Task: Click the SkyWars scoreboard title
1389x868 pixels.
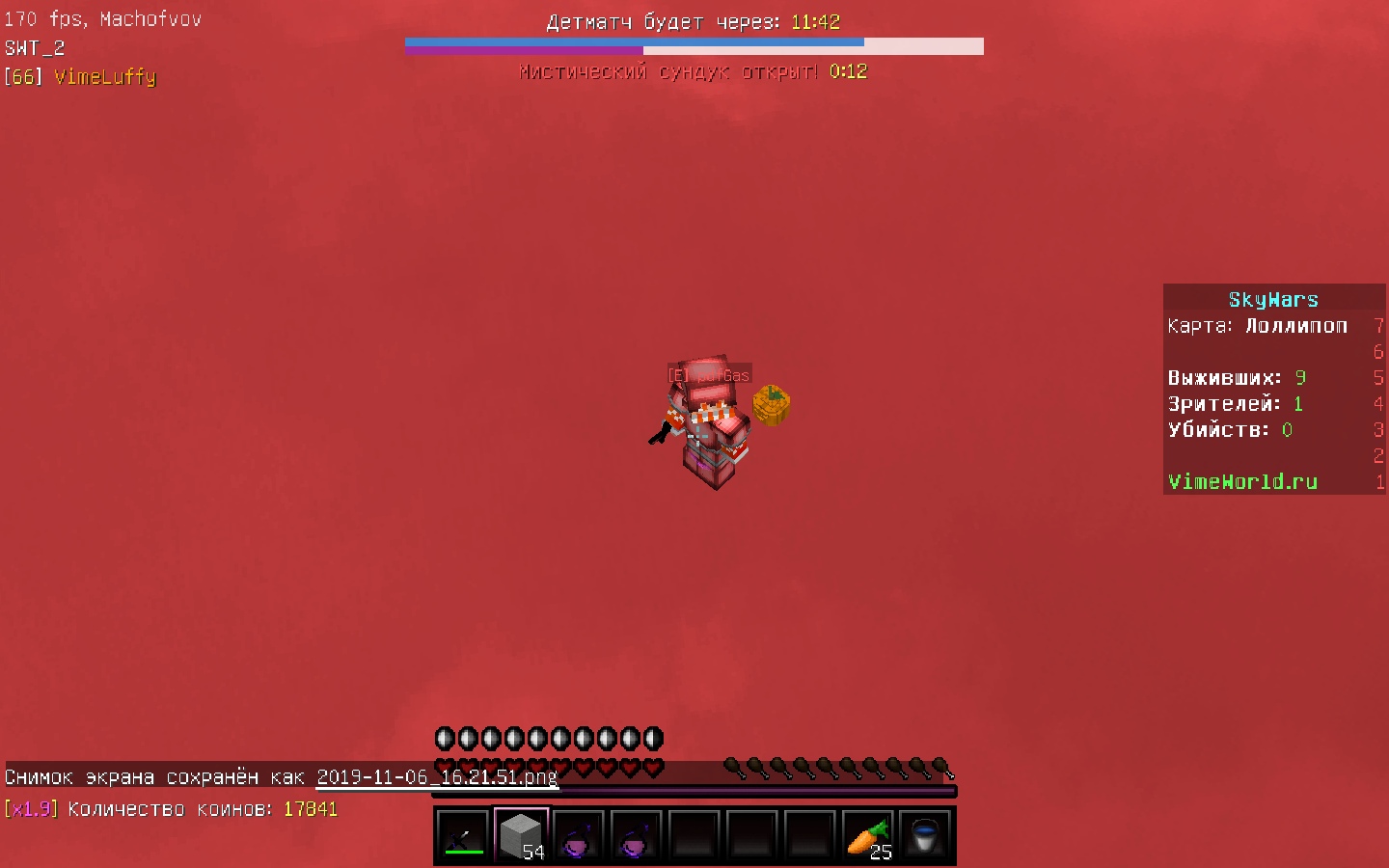Action: pos(1273,299)
